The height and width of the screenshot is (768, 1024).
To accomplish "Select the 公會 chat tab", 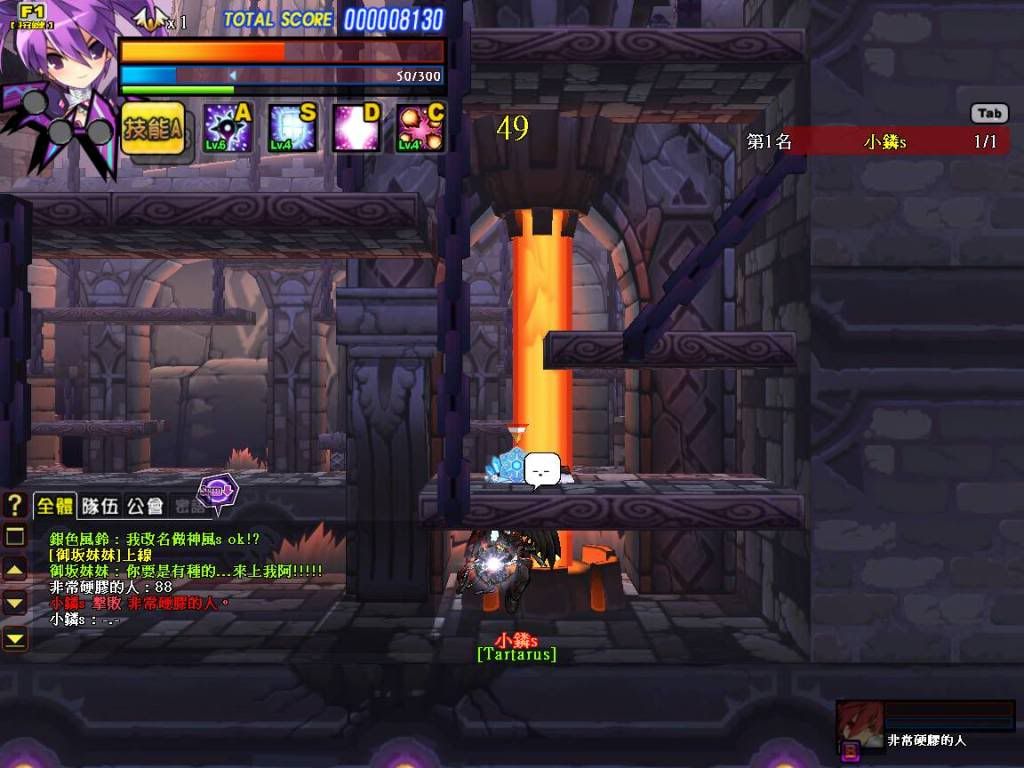I will [146, 506].
